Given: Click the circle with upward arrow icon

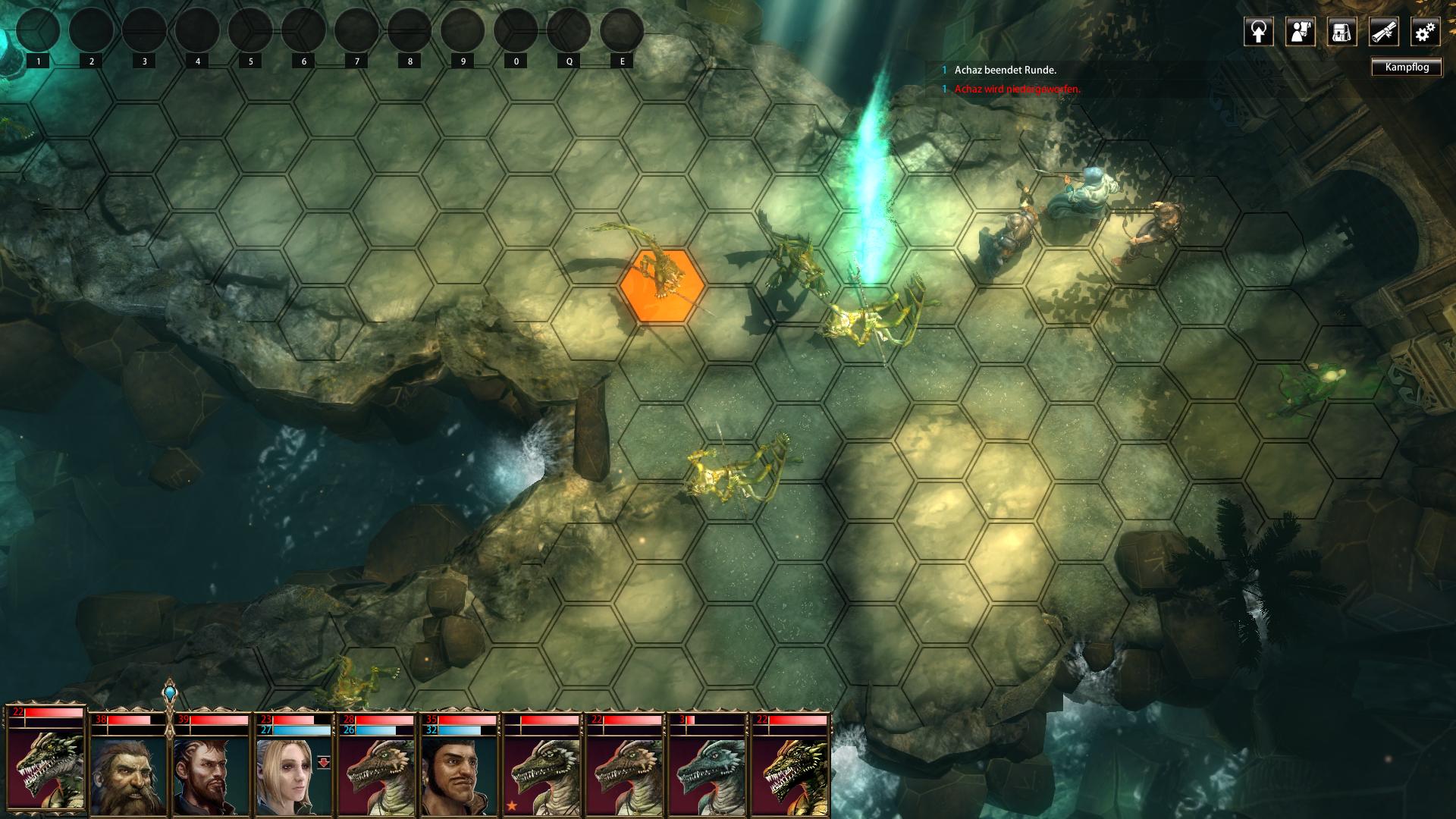Looking at the screenshot, I should (x=1258, y=32).
